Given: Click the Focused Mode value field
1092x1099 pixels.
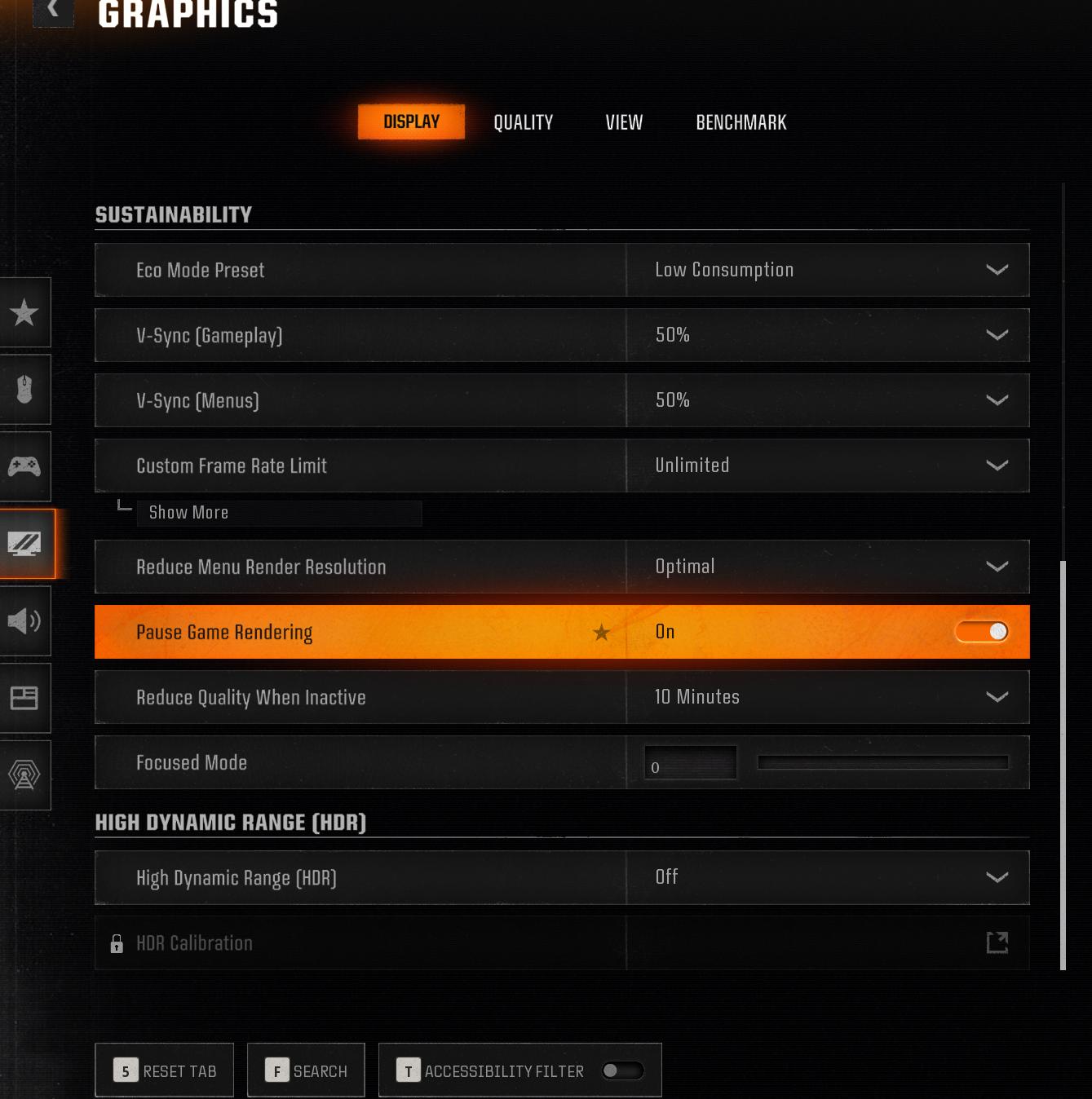Looking at the screenshot, I should (x=690, y=763).
